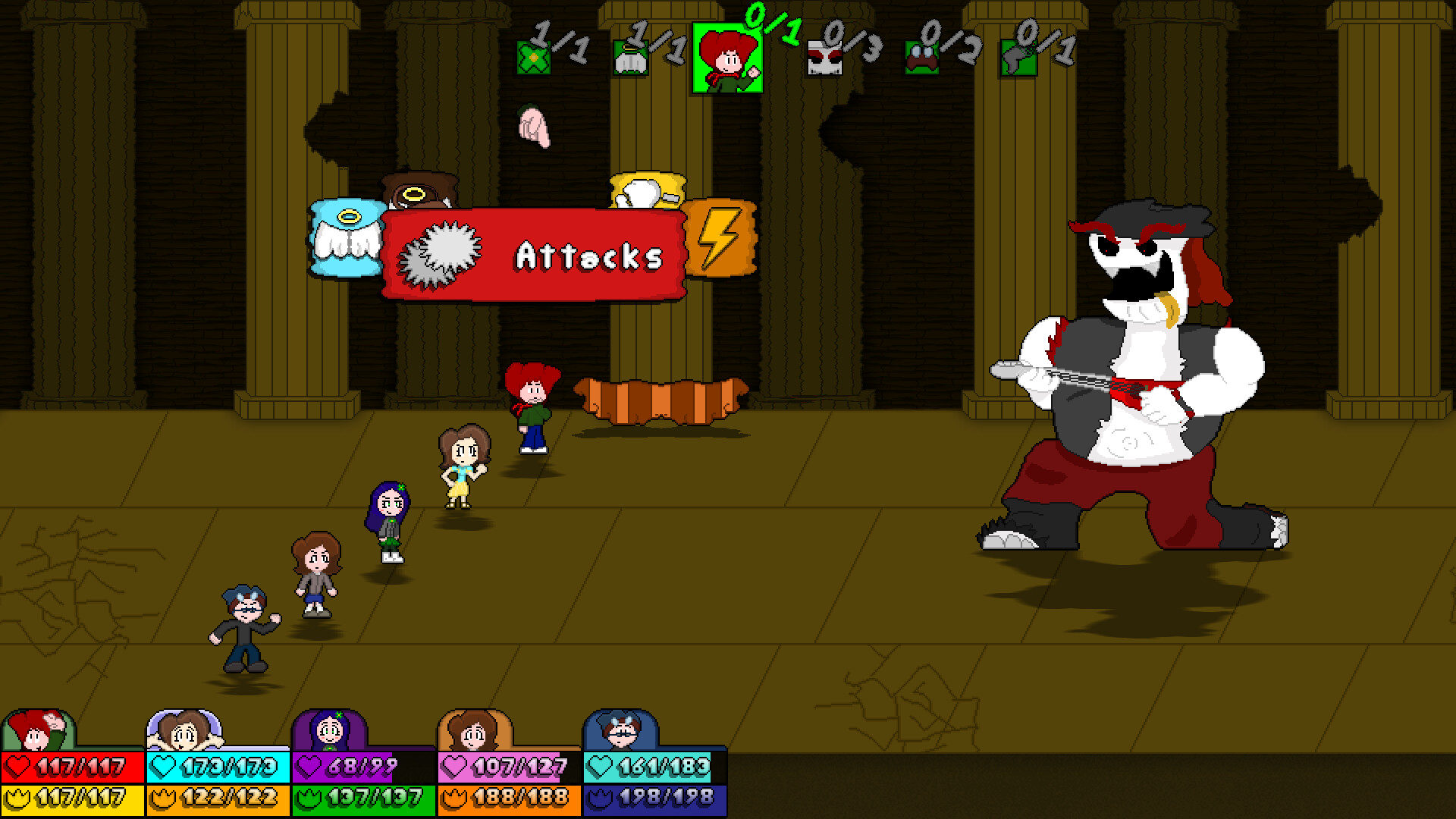
Task: Select the green clover turn icon marked 1/1
Action: tap(535, 57)
